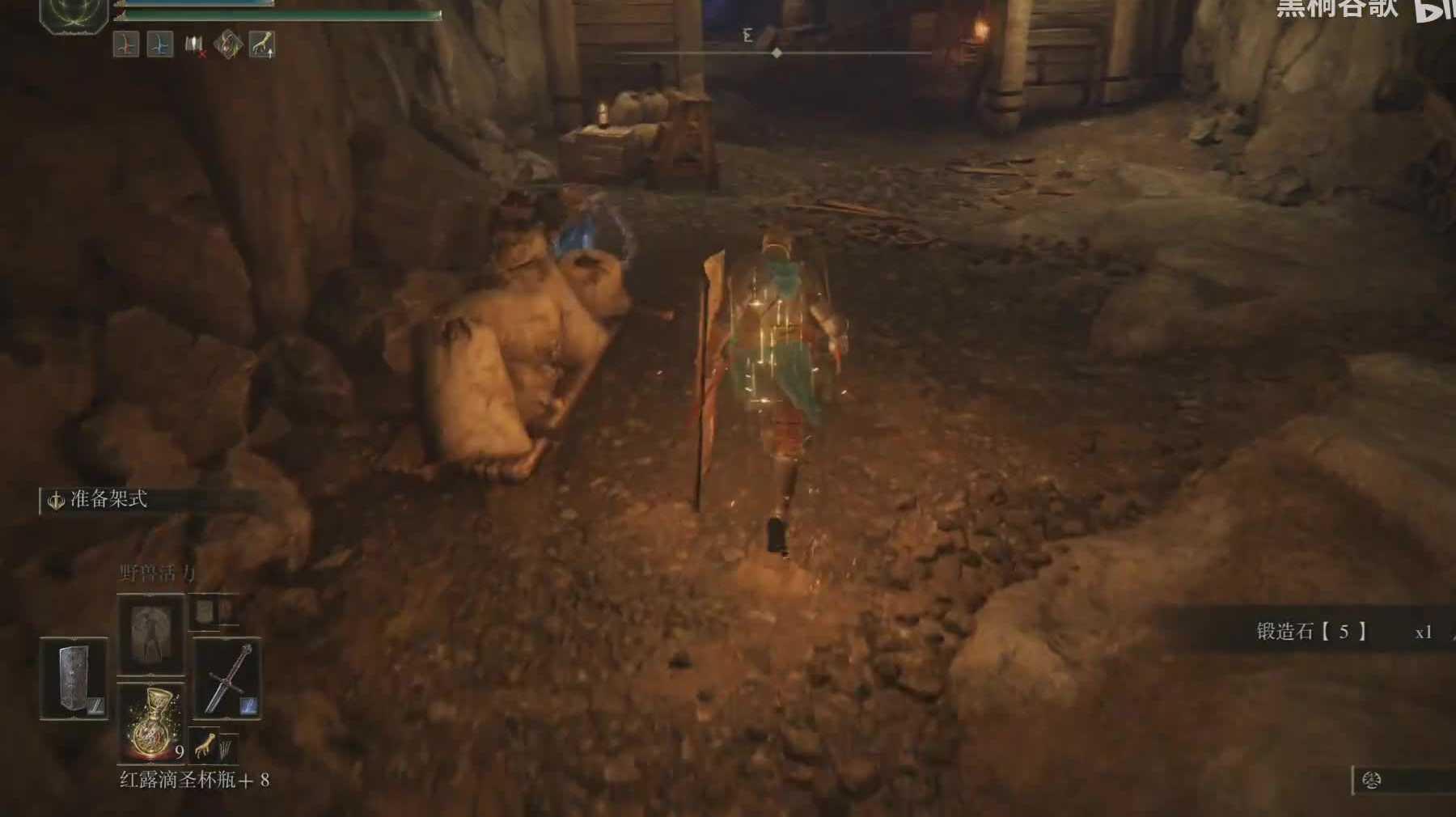Click the round emblem at top-left corner
1456x817 pixels.
click(74, 12)
